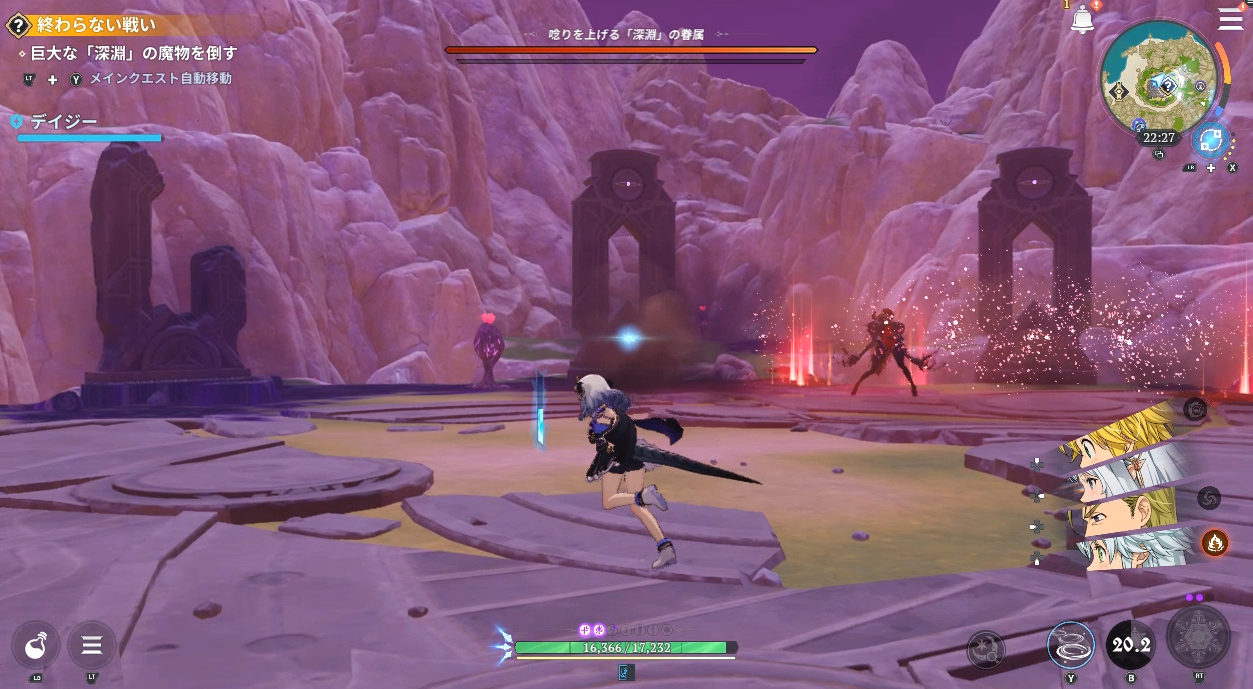The height and width of the screenshot is (689, 1253).
Task: Trigger the hexagon emblem ultimate skill
Action: point(1198,637)
